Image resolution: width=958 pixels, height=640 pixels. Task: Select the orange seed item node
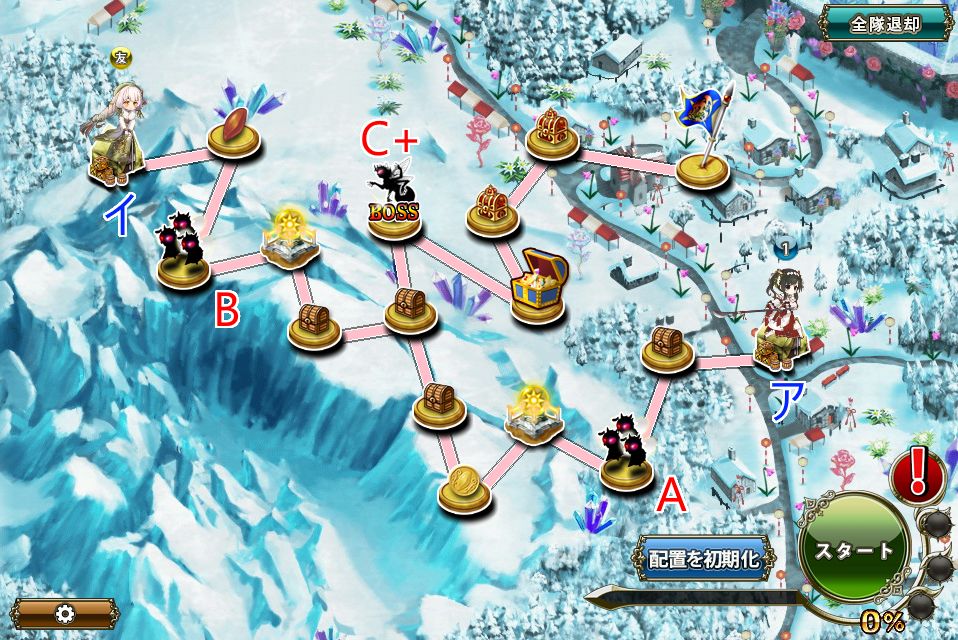point(234,129)
